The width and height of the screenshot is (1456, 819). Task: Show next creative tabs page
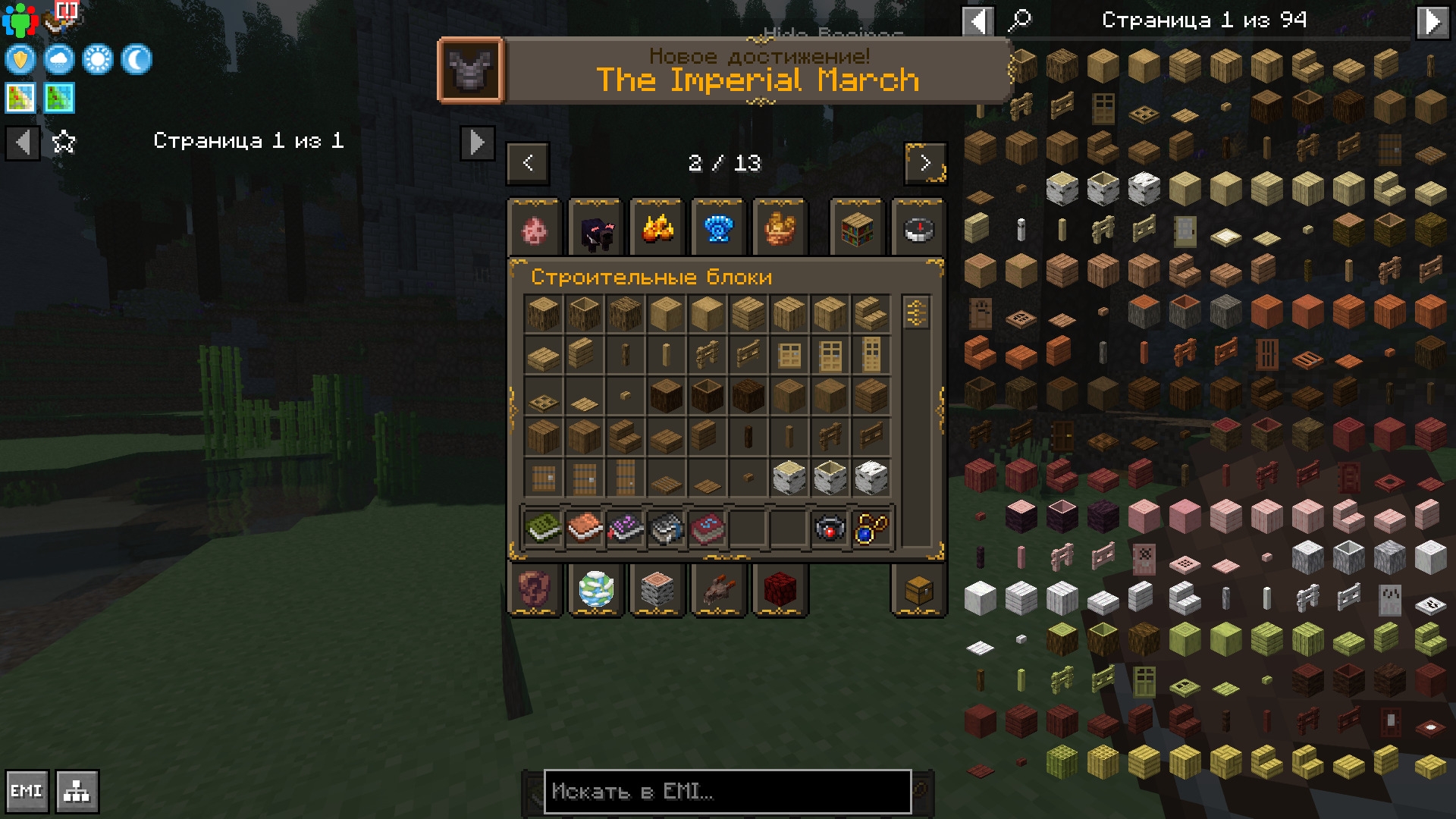pyautogui.click(x=925, y=163)
